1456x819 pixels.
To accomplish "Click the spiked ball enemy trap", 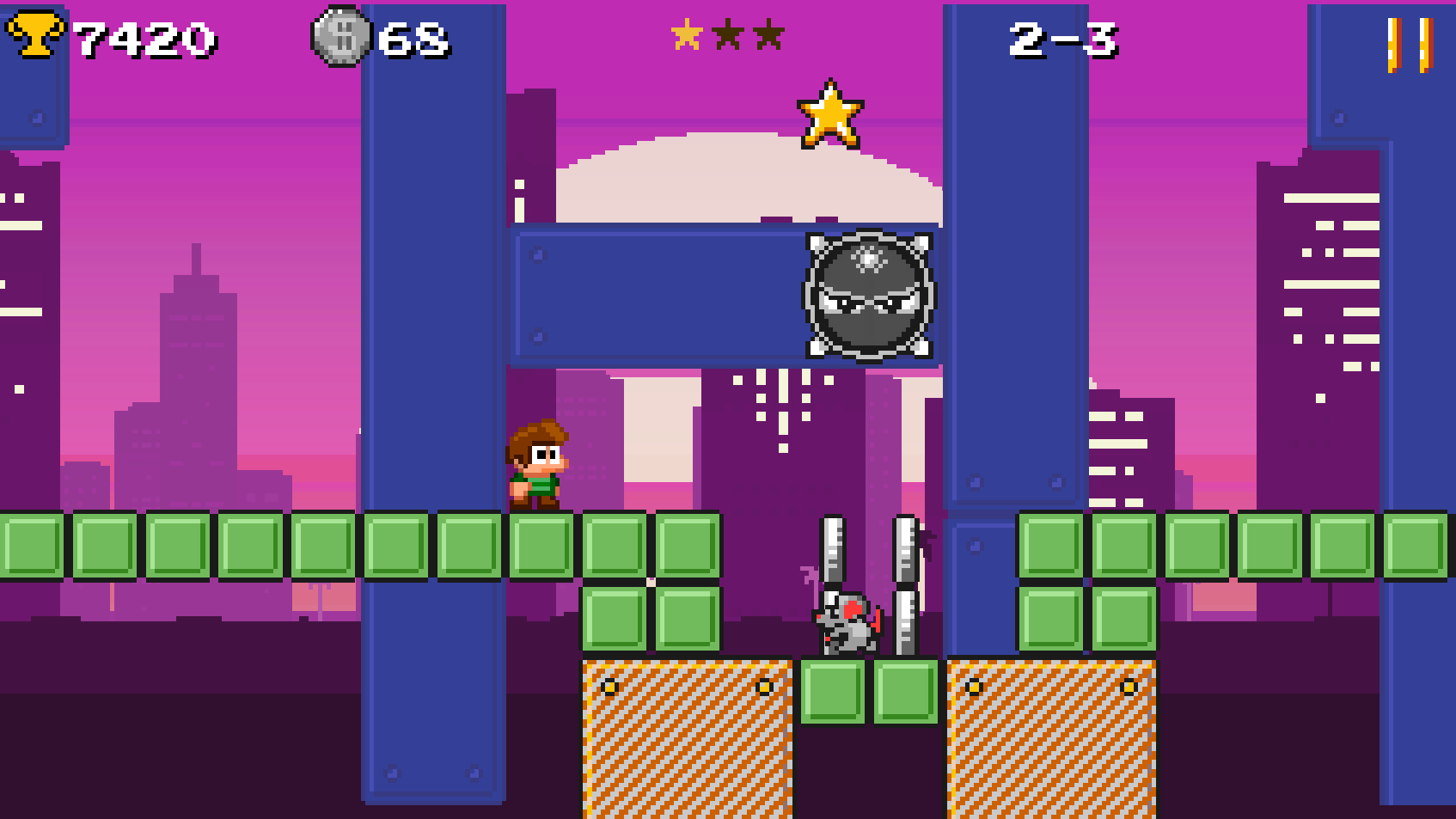I will click(x=868, y=297).
